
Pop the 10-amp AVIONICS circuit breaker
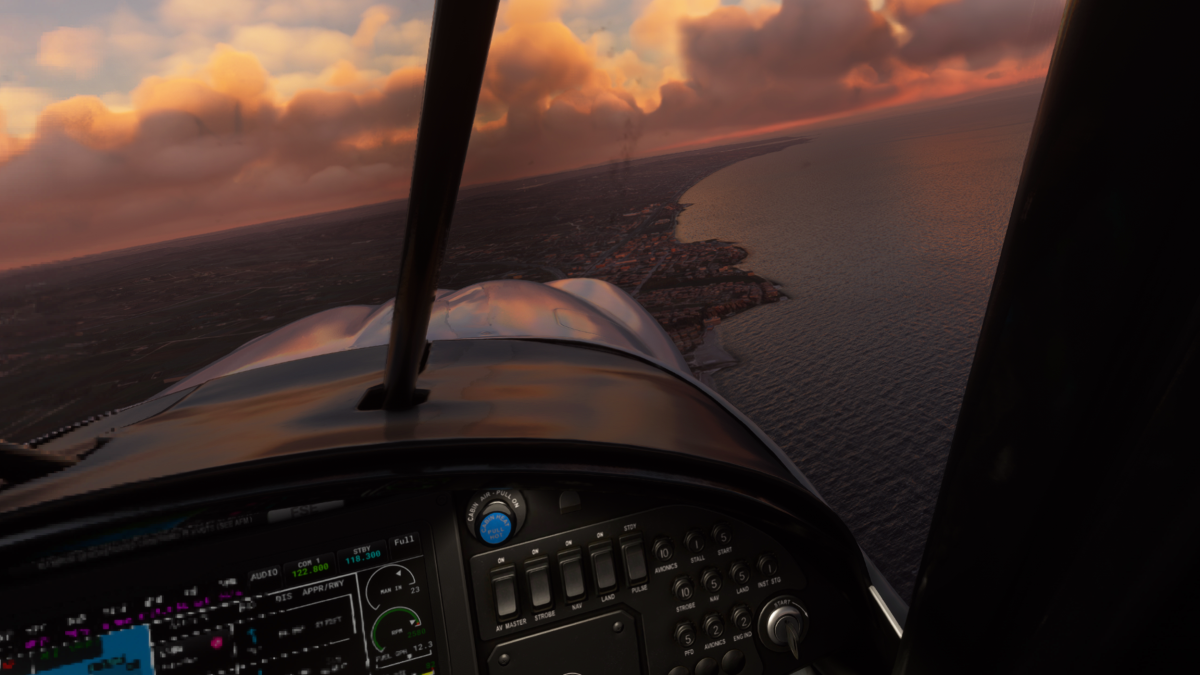(x=662, y=550)
